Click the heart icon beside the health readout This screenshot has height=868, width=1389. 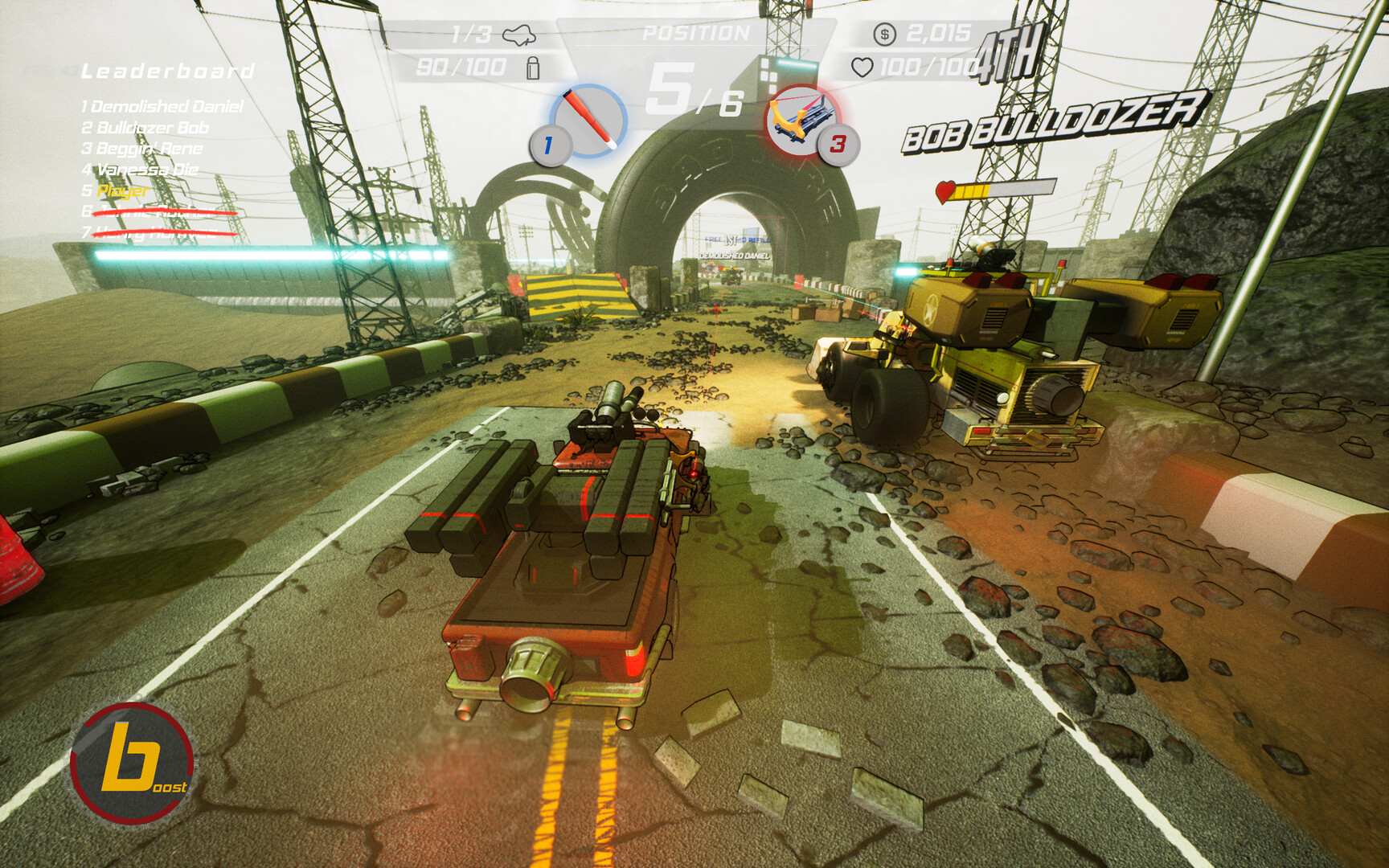click(x=862, y=63)
